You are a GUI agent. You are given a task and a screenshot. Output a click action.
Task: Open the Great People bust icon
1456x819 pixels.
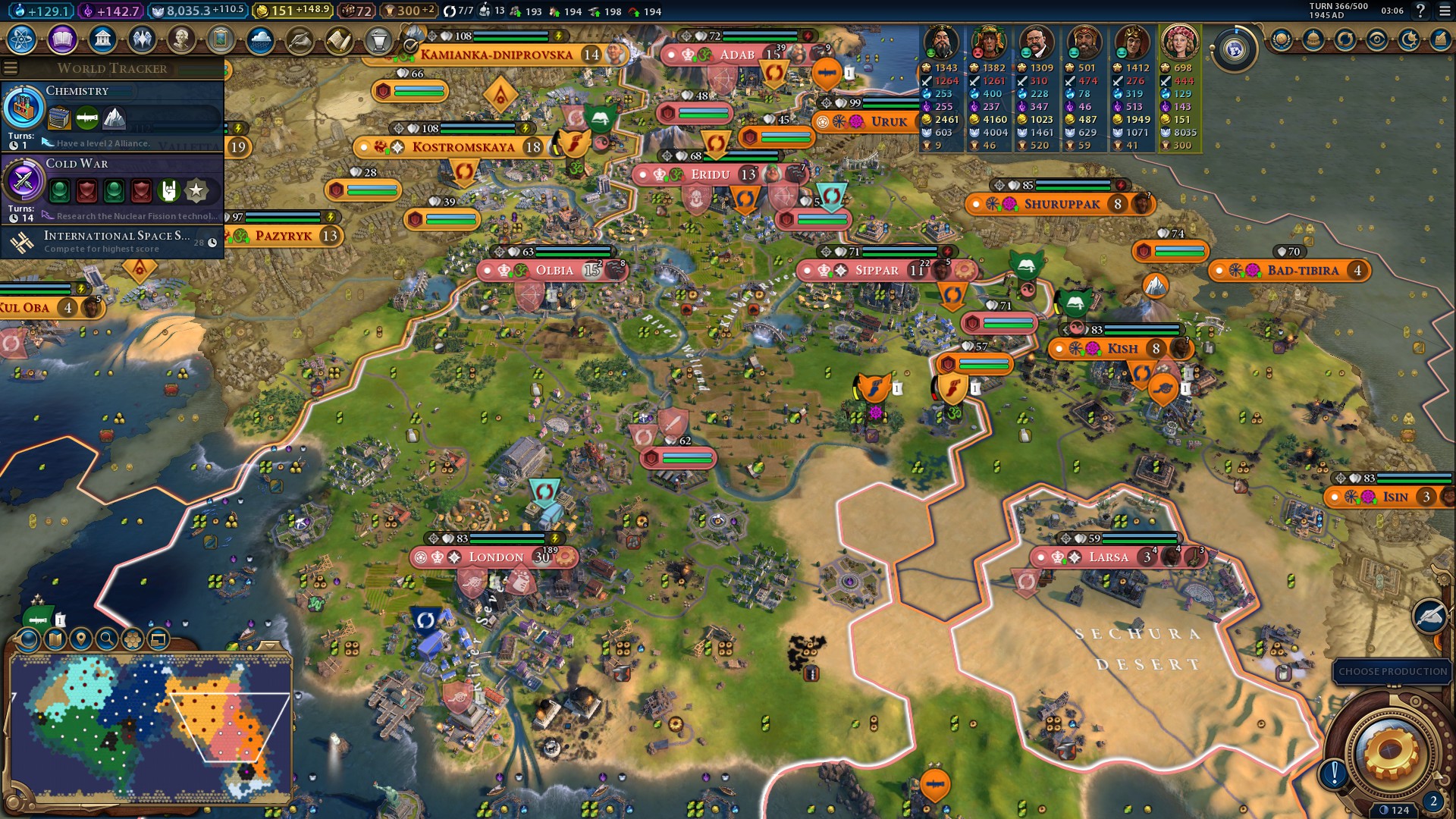pos(181,39)
